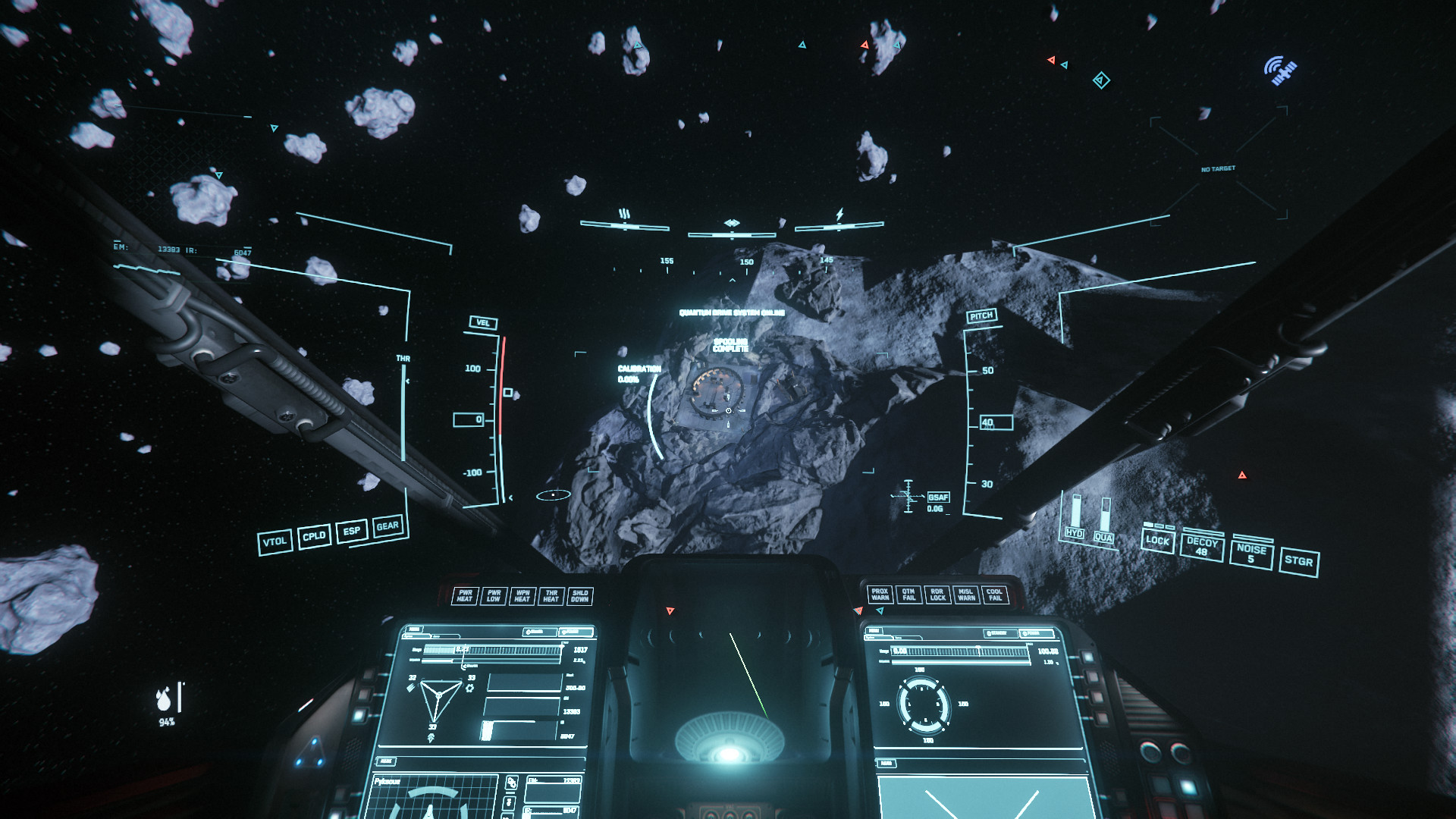Select the DECOY 48 countermeasure box
1456x819 pixels.
(x=1201, y=547)
